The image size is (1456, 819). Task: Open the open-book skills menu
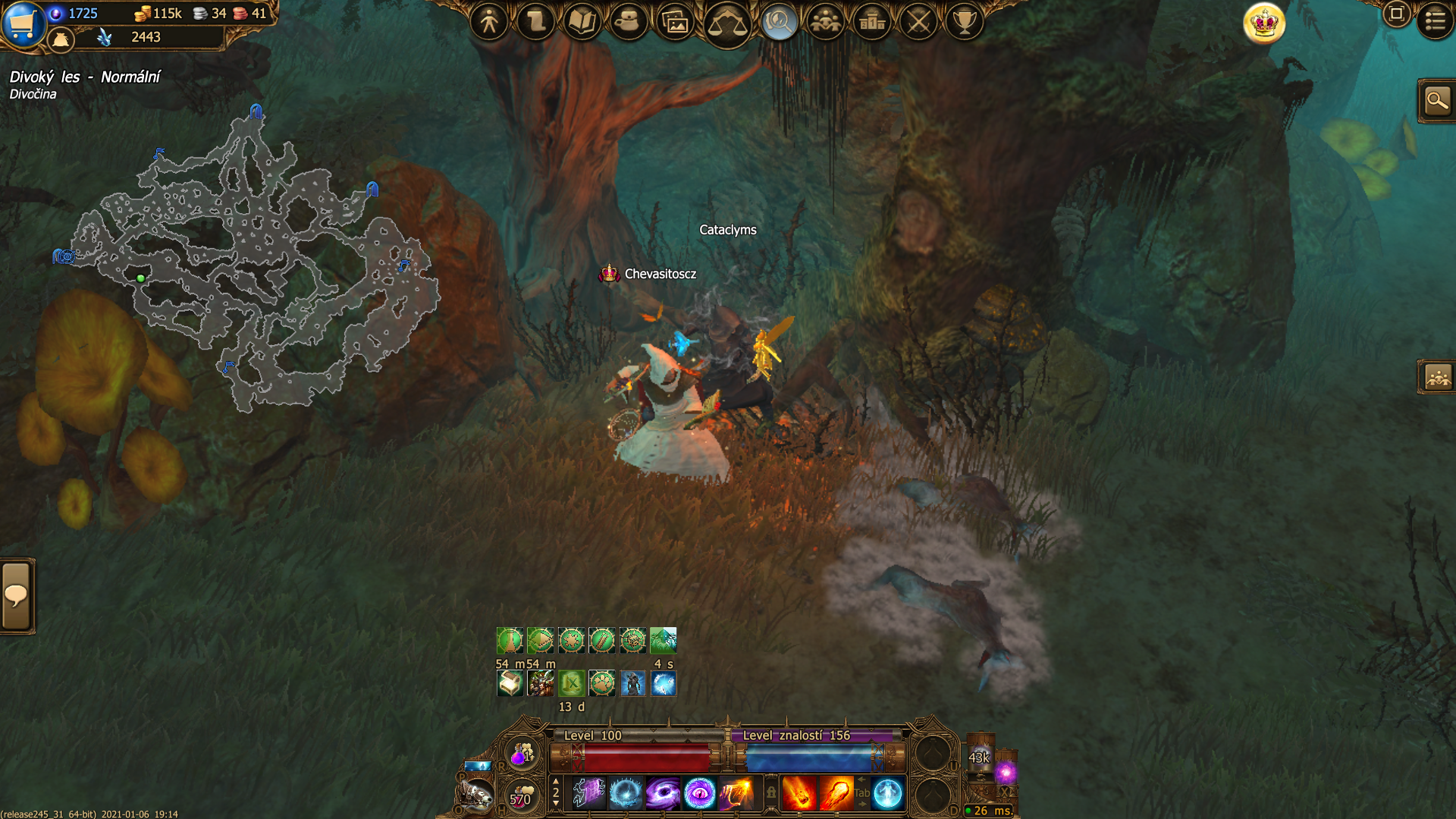(582, 22)
